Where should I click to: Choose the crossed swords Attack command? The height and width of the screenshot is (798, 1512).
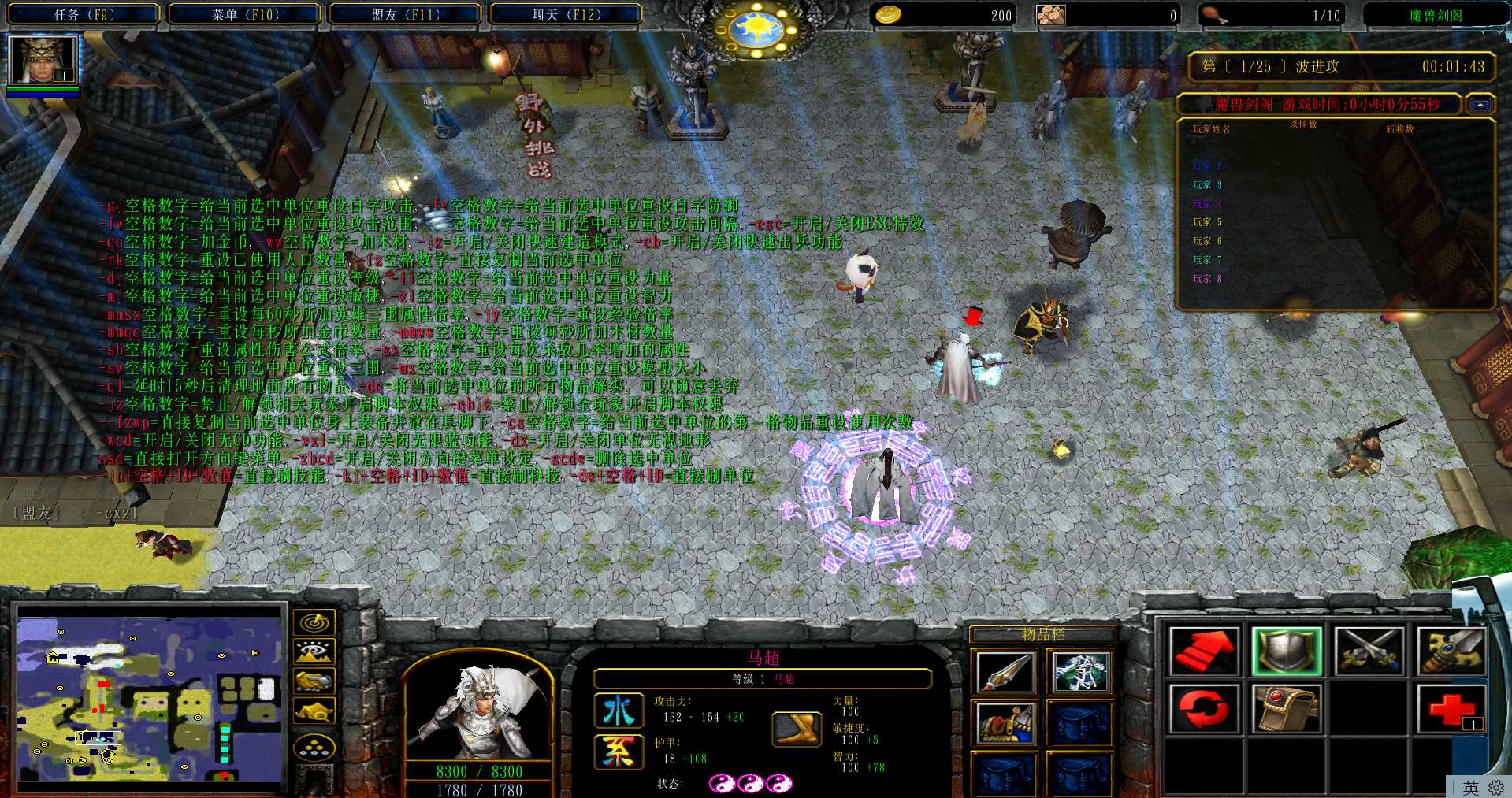1369,651
